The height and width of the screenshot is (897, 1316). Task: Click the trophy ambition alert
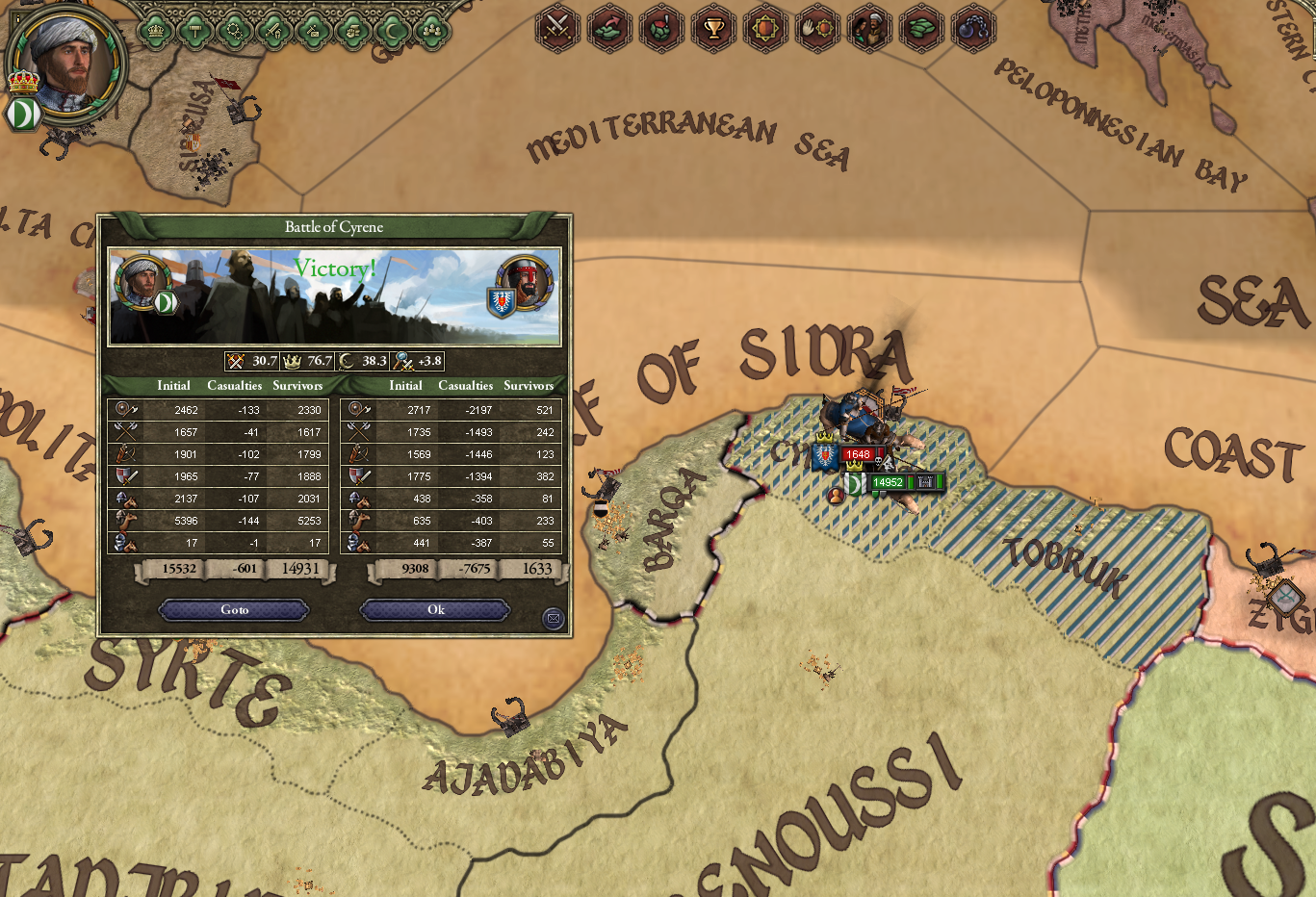click(x=713, y=29)
